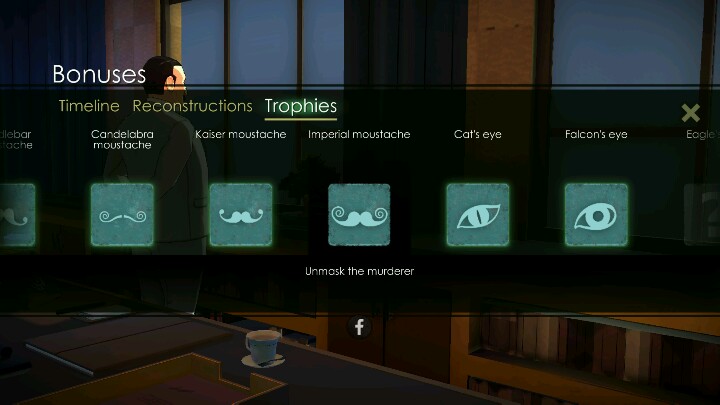Close the Bonuses screen
Screen dimensions: 720x405
tap(690, 113)
